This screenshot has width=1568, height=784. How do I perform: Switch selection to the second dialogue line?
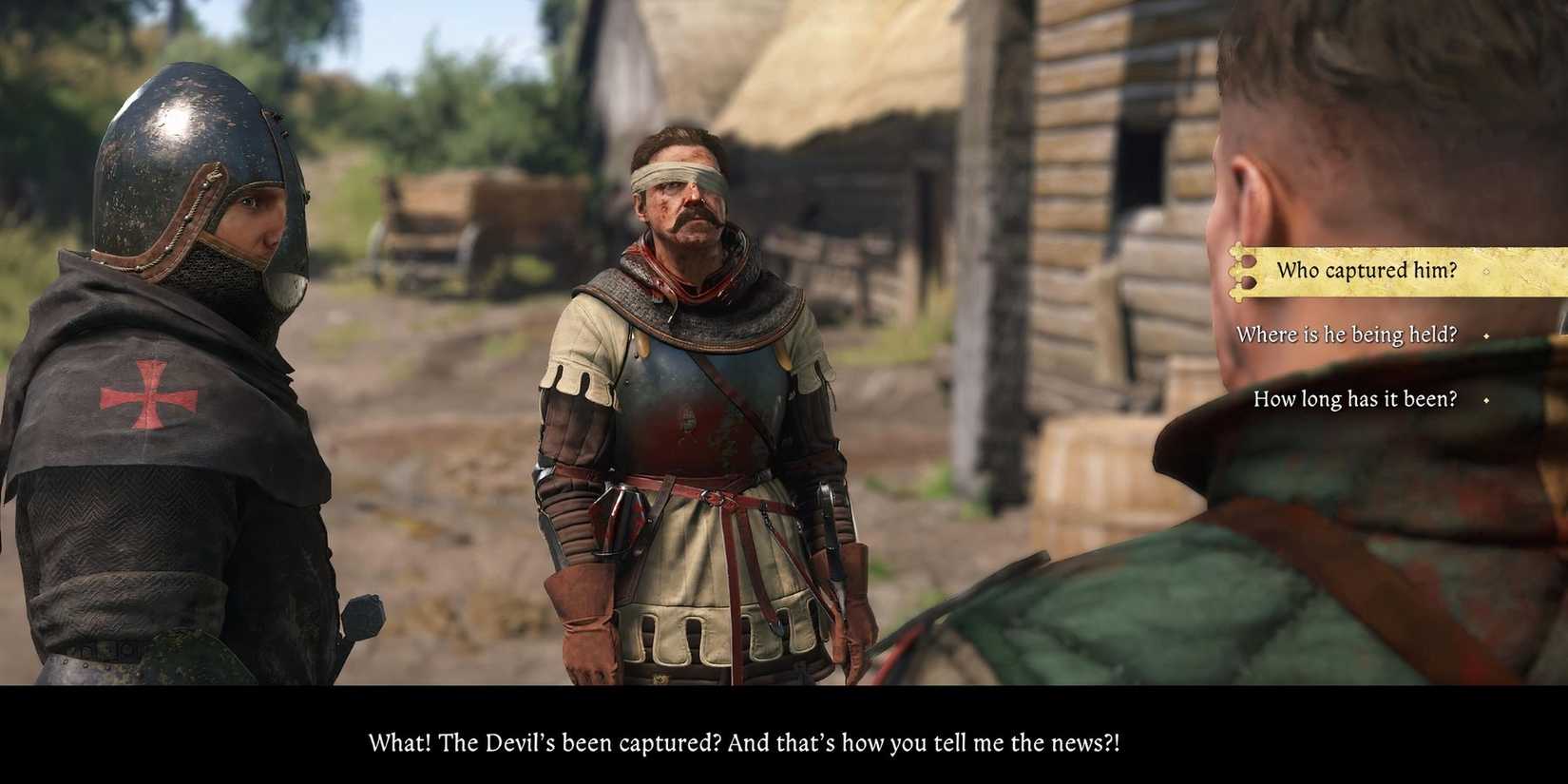click(x=1347, y=335)
